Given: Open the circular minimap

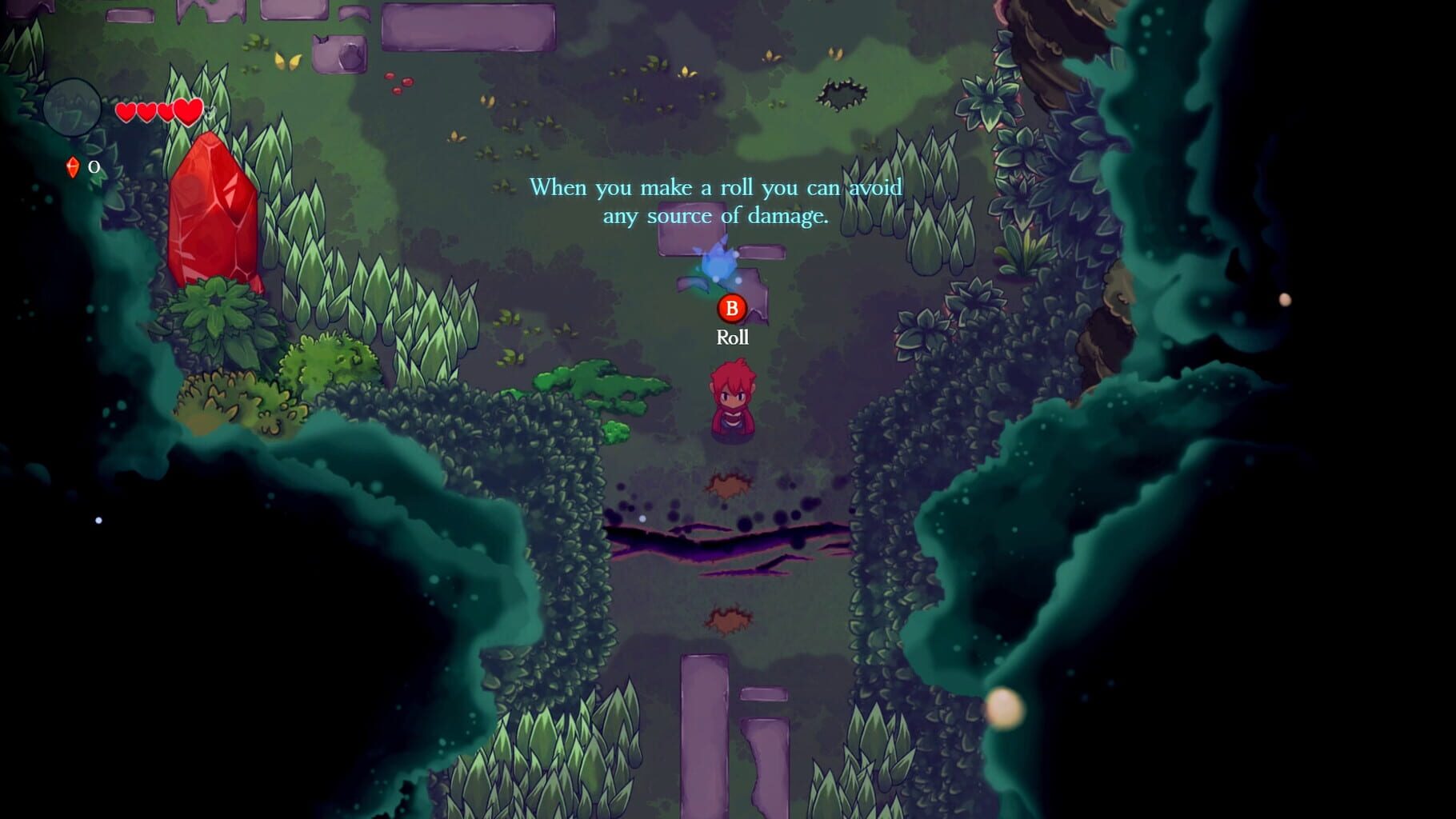Looking at the screenshot, I should coord(72,108).
